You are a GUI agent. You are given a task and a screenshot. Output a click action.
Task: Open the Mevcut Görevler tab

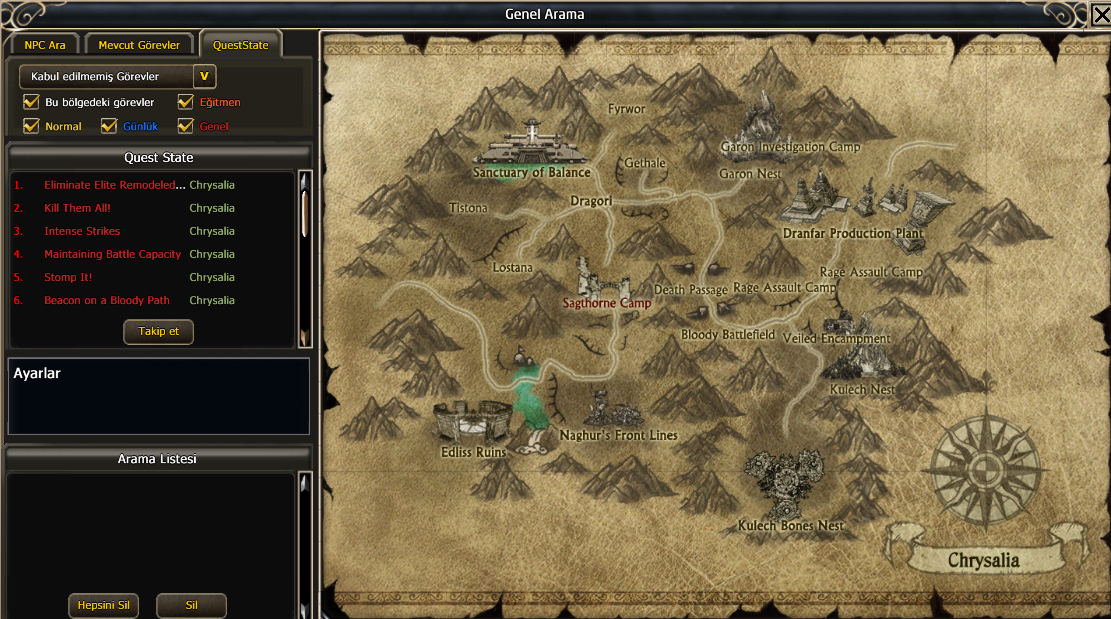coord(139,45)
